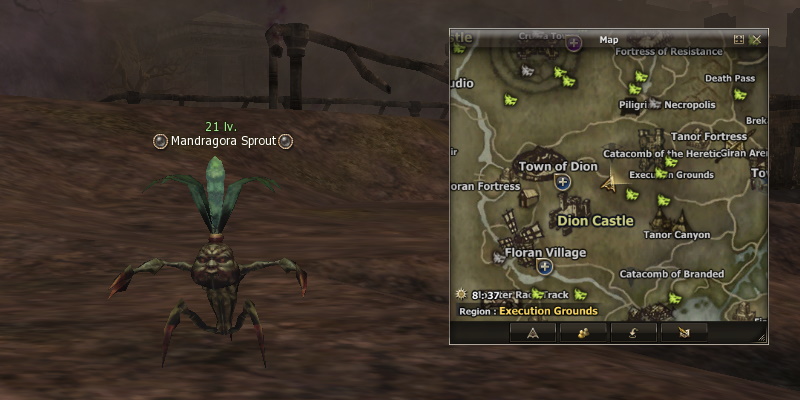The width and height of the screenshot is (800, 400).
Task: Click the curved arrow map button
Action: point(633,332)
